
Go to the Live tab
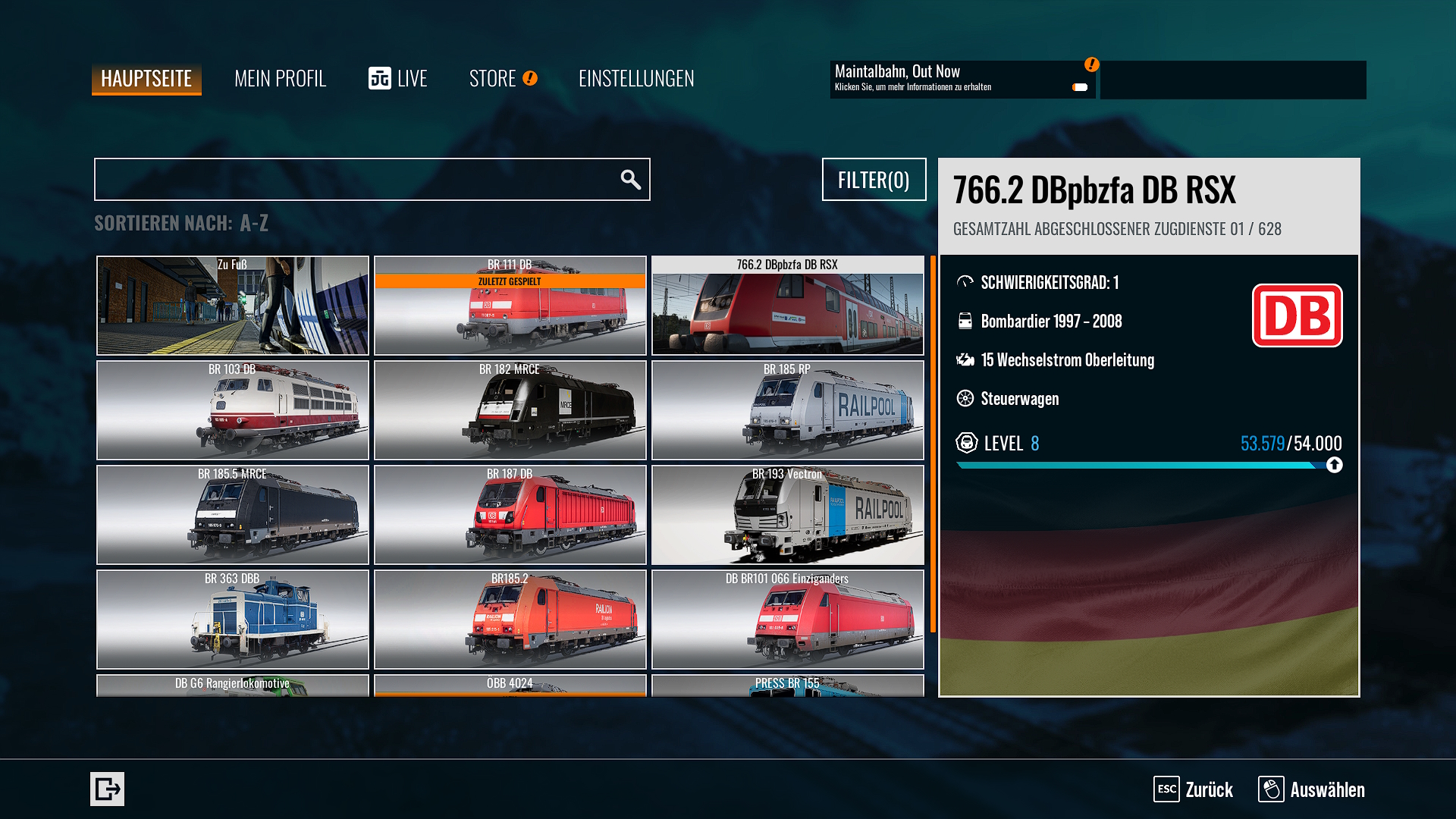(398, 79)
